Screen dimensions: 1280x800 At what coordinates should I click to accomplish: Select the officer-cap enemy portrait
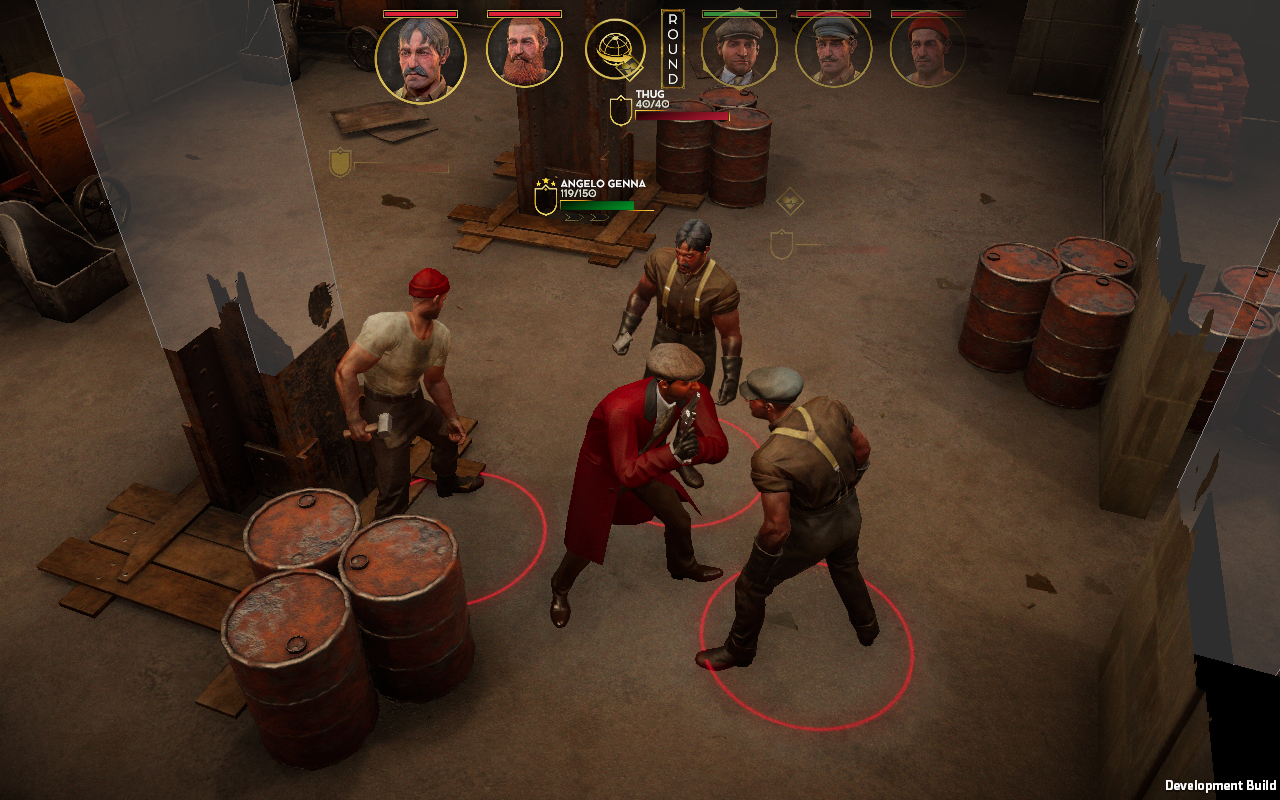tap(828, 49)
